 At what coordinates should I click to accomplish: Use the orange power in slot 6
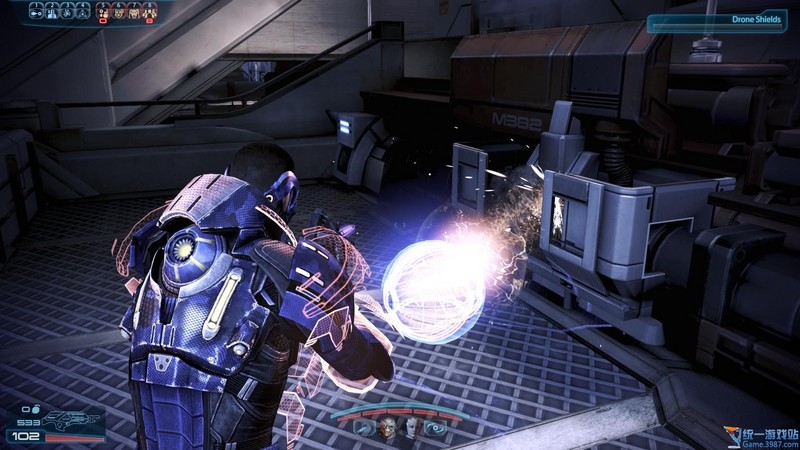(x=119, y=12)
